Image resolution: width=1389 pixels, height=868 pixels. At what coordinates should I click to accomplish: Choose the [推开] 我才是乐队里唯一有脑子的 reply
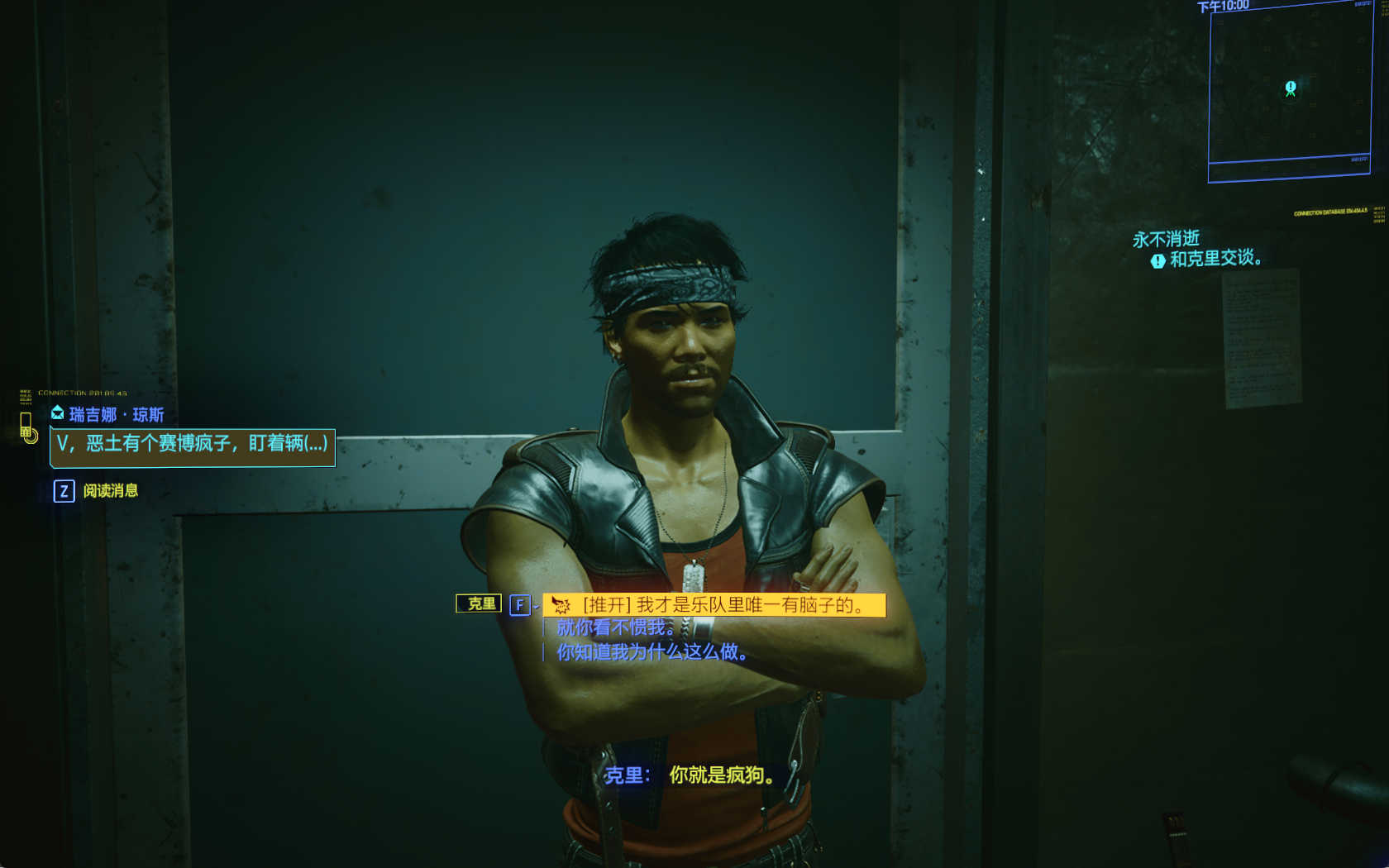click(x=714, y=605)
